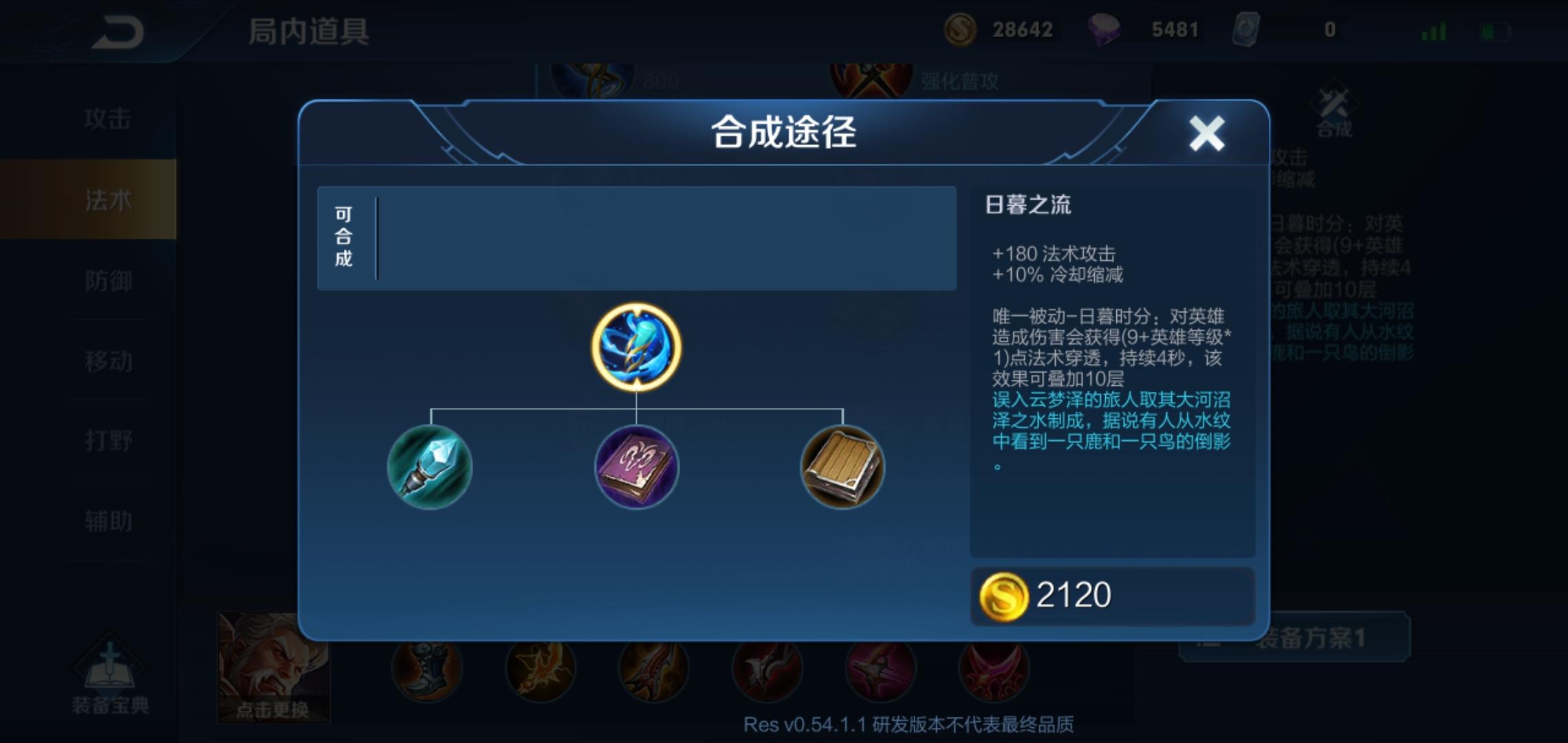Switch to the 攻击 category tab
1568x743 pixels.
tap(110, 118)
